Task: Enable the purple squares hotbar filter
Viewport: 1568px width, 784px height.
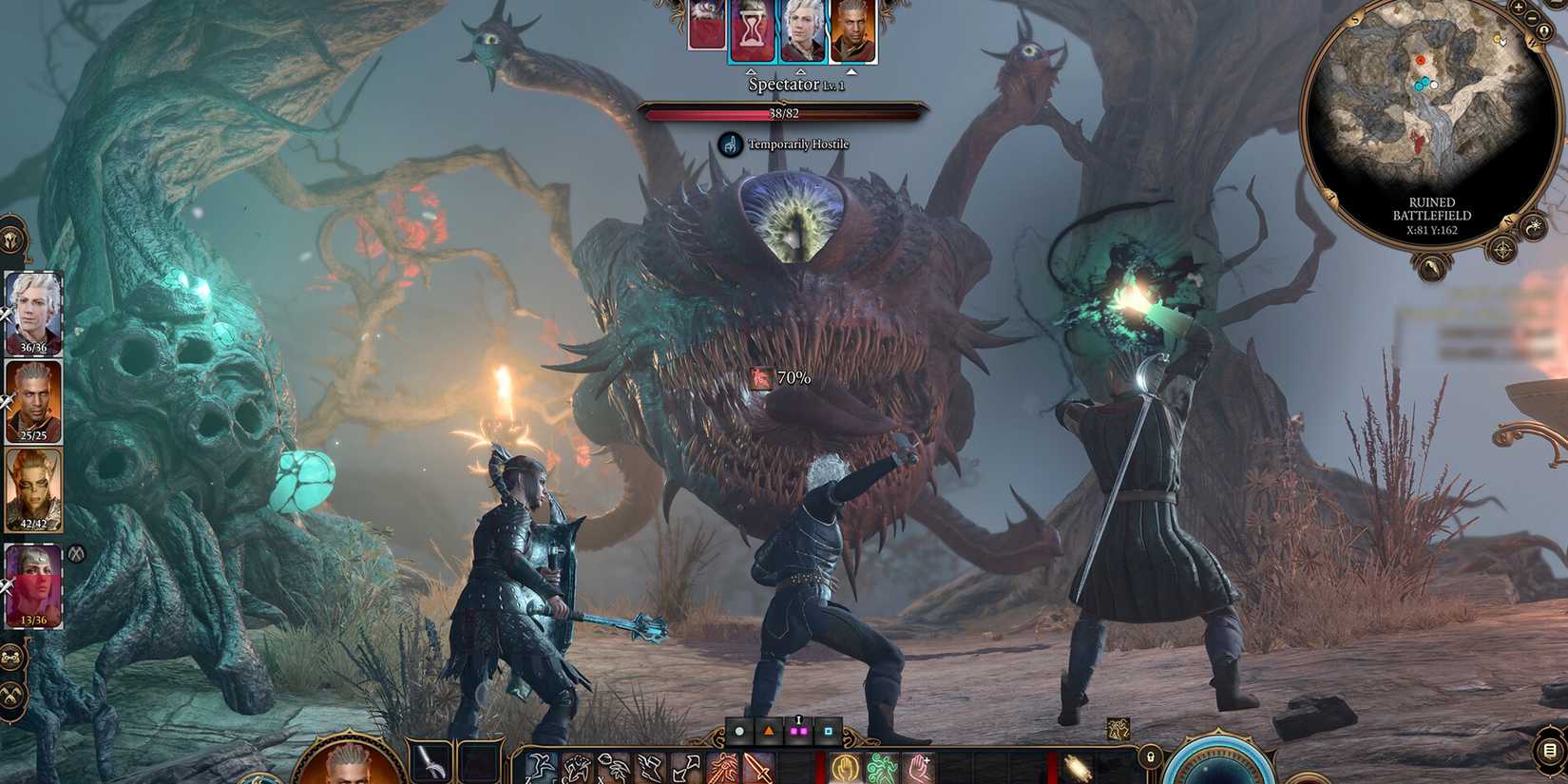Action: 801,731
